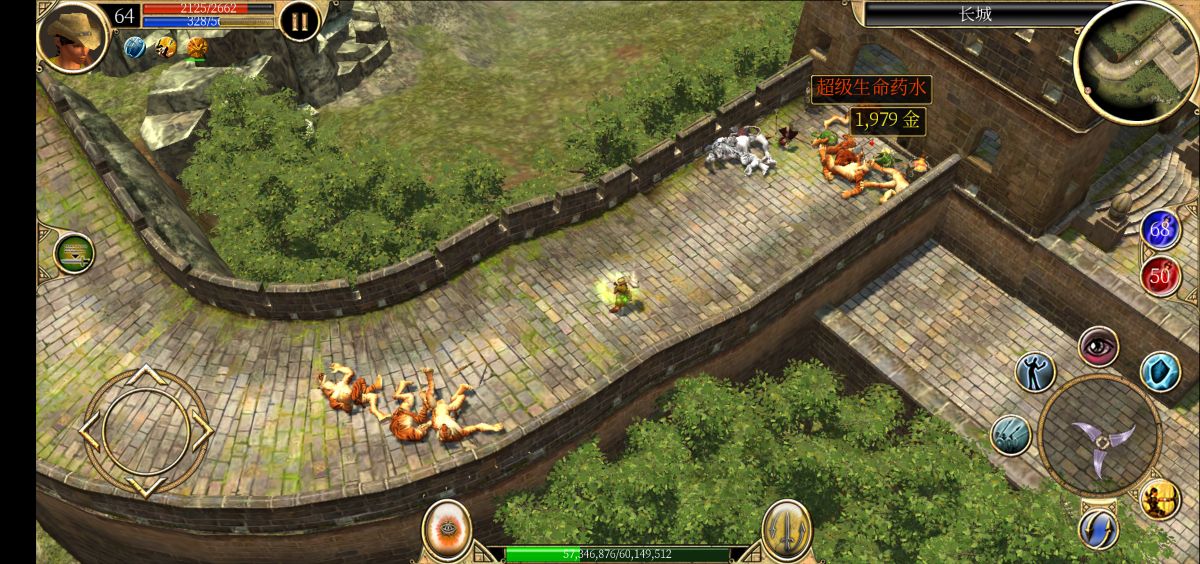
Task: Tap the glowing eye oval button
Action: (446, 530)
